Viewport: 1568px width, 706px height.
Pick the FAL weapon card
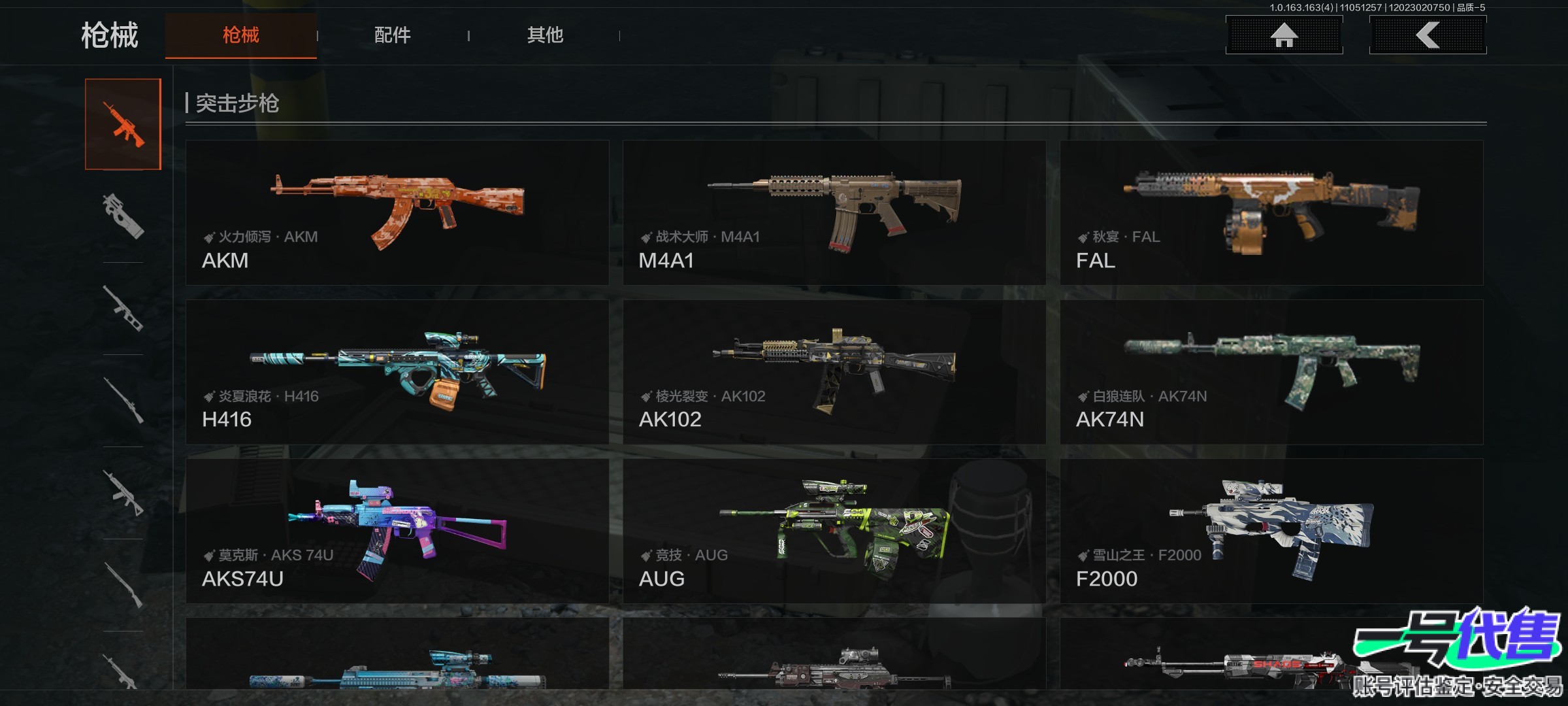point(1271,212)
